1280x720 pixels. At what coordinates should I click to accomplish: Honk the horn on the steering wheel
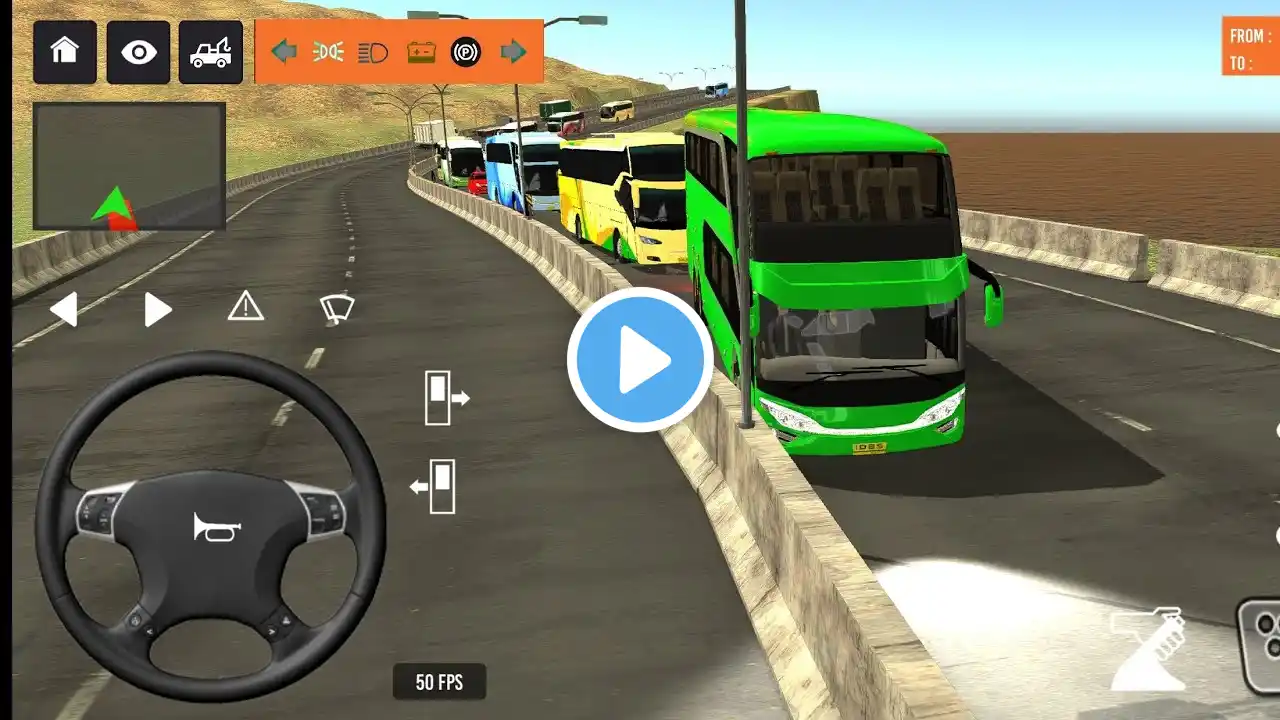216,527
